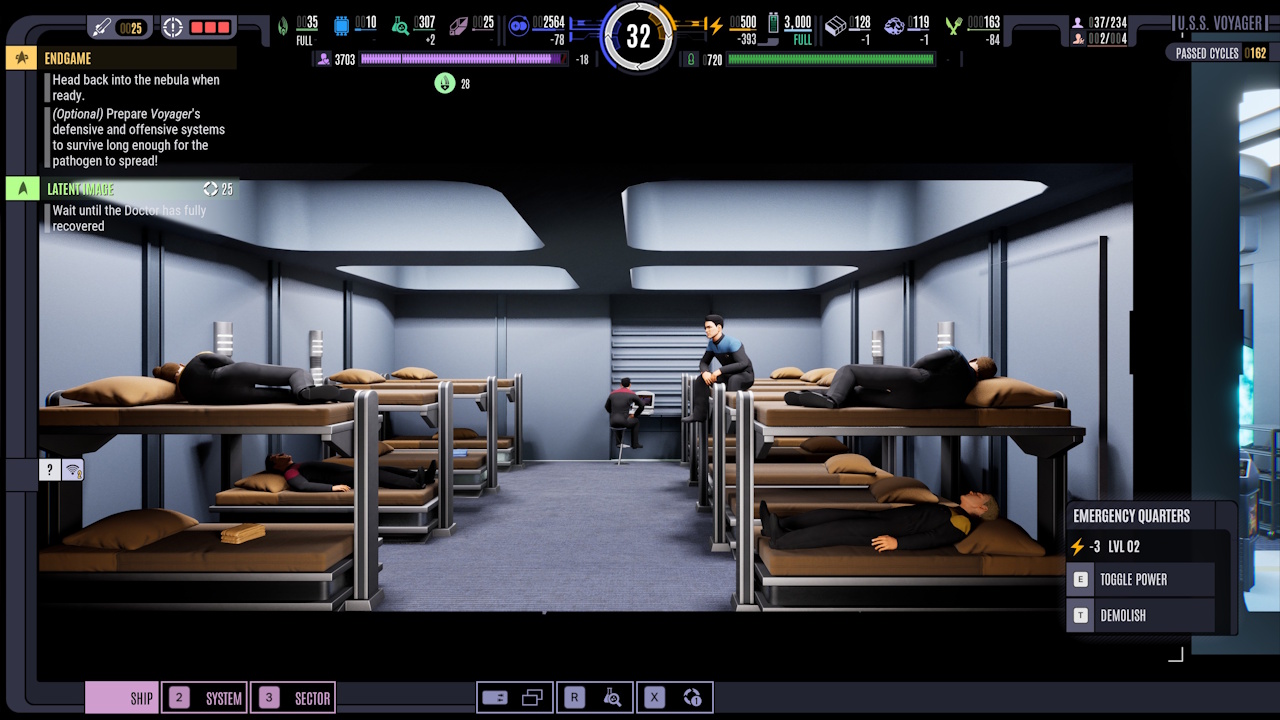
Task: Click the dilithium crystal resource icon
Action: click(458, 27)
